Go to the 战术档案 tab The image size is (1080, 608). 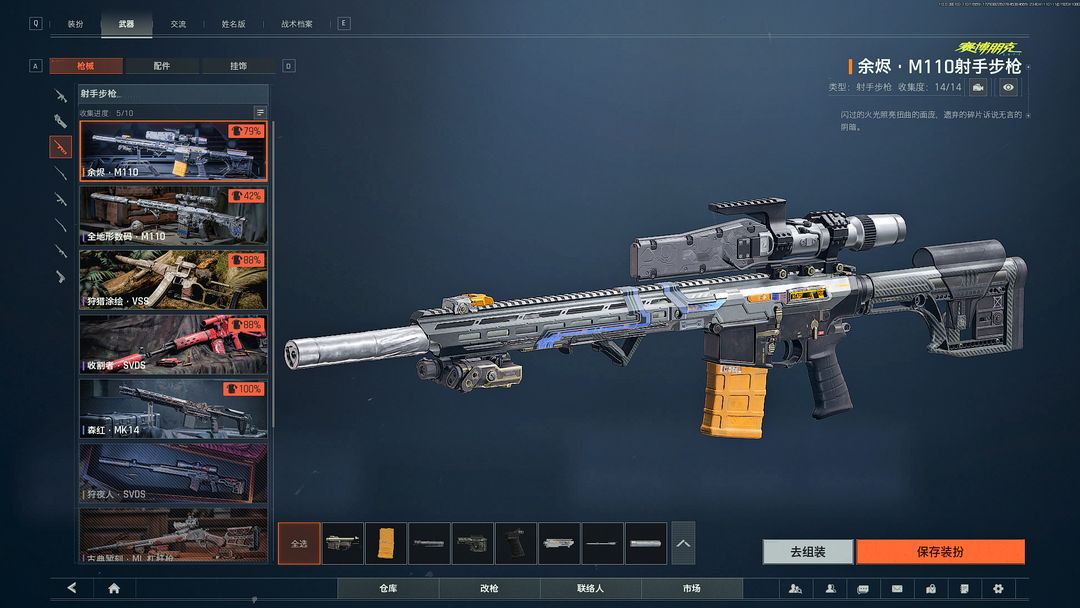click(x=297, y=23)
